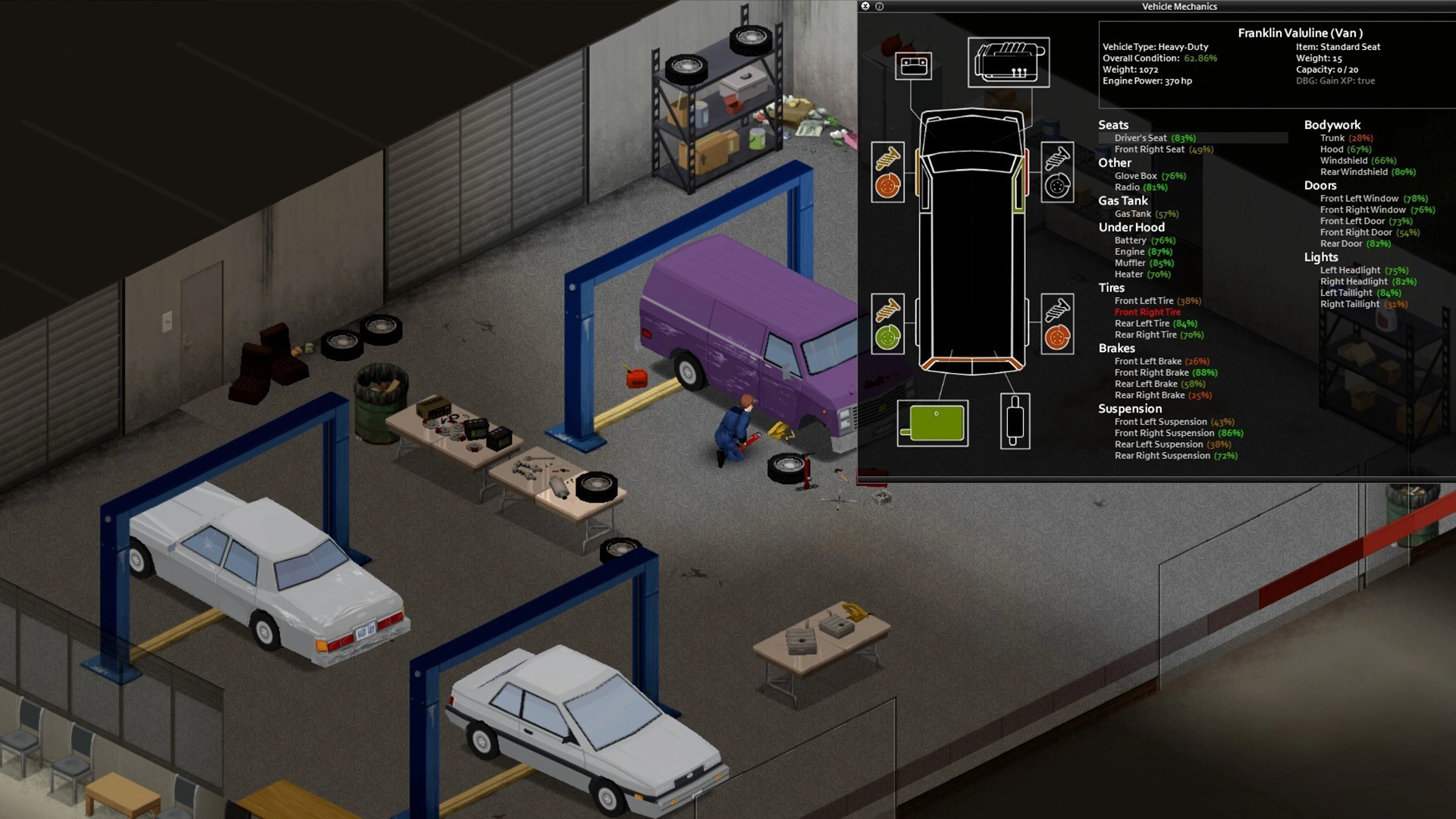Image resolution: width=1456 pixels, height=819 pixels.
Task: Close the Vehicle Mechanics window
Action: pos(865,6)
